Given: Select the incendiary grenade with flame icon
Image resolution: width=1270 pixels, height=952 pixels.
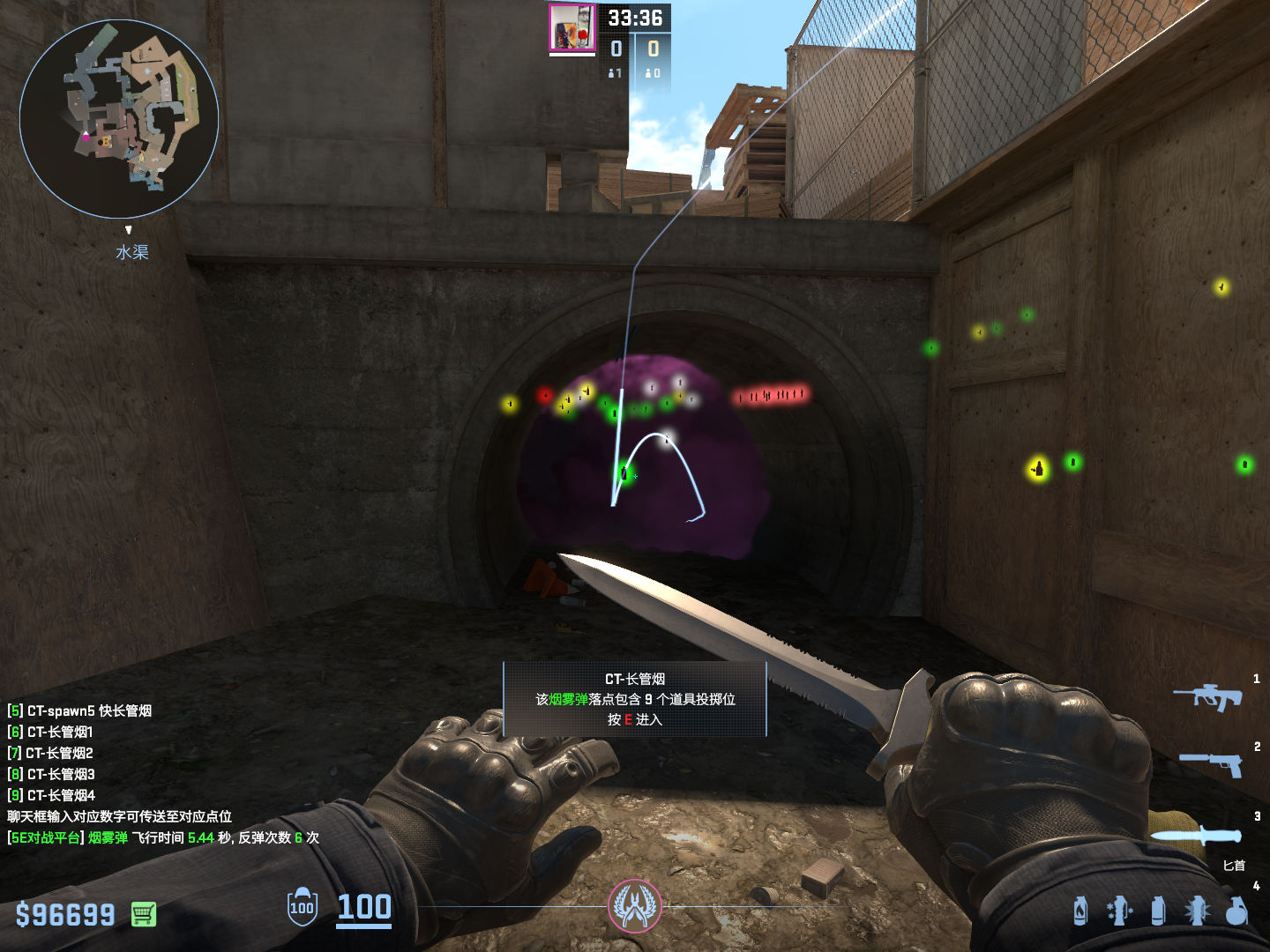Looking at the screenshot, I should point(1080,911).
